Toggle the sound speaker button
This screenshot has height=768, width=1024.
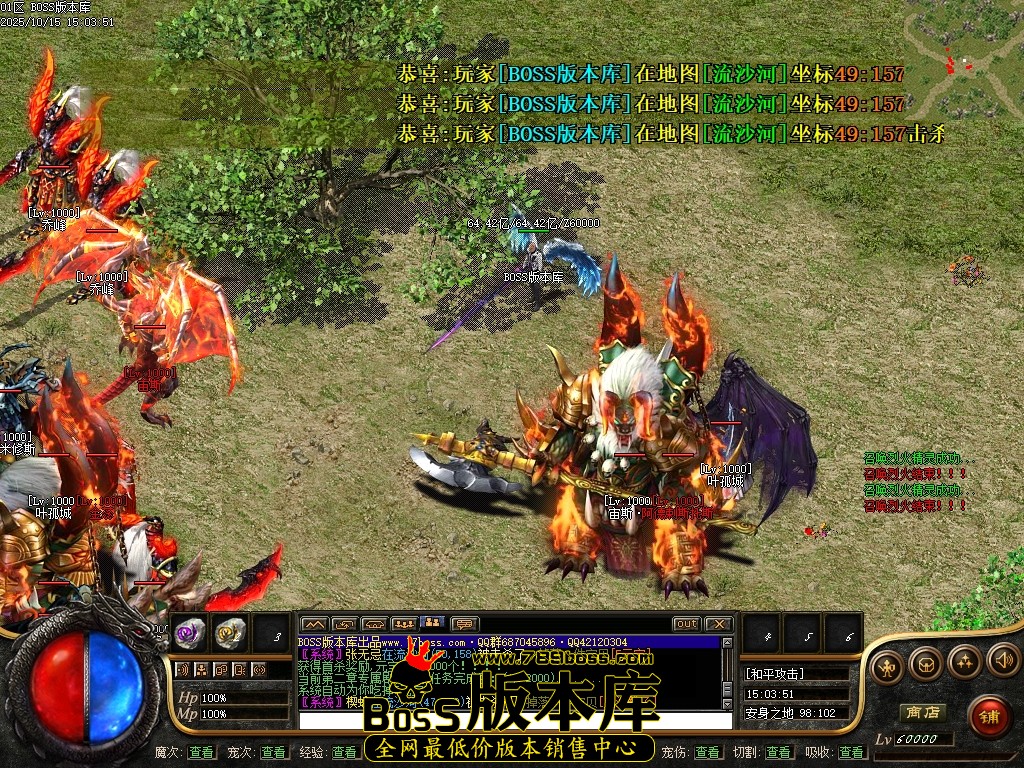click(x=1002, y=660)
